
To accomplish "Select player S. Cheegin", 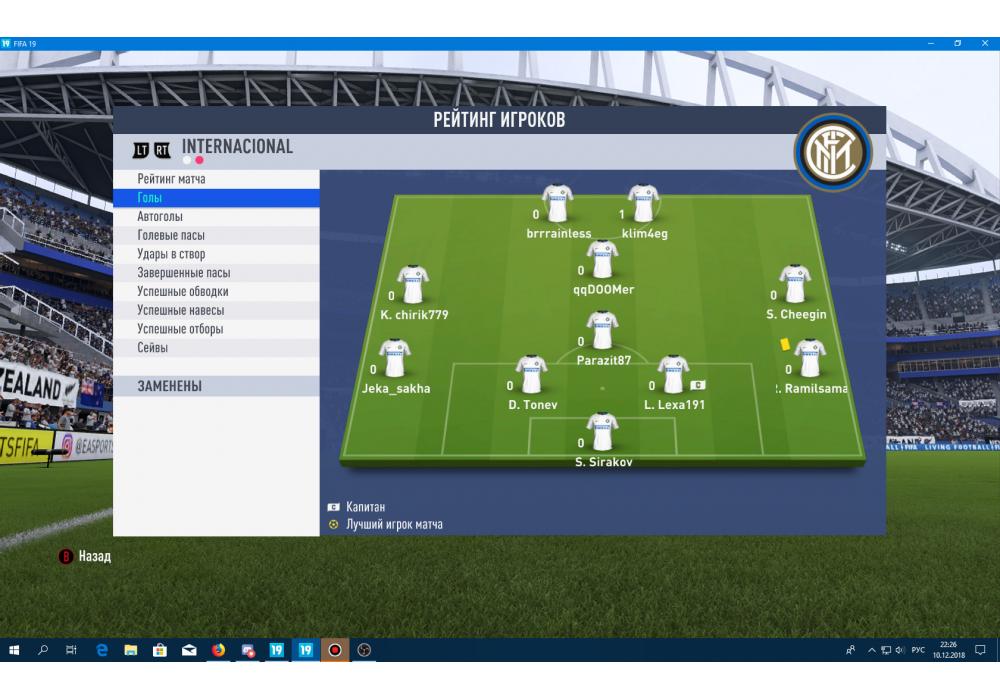I will coord(796,285).
